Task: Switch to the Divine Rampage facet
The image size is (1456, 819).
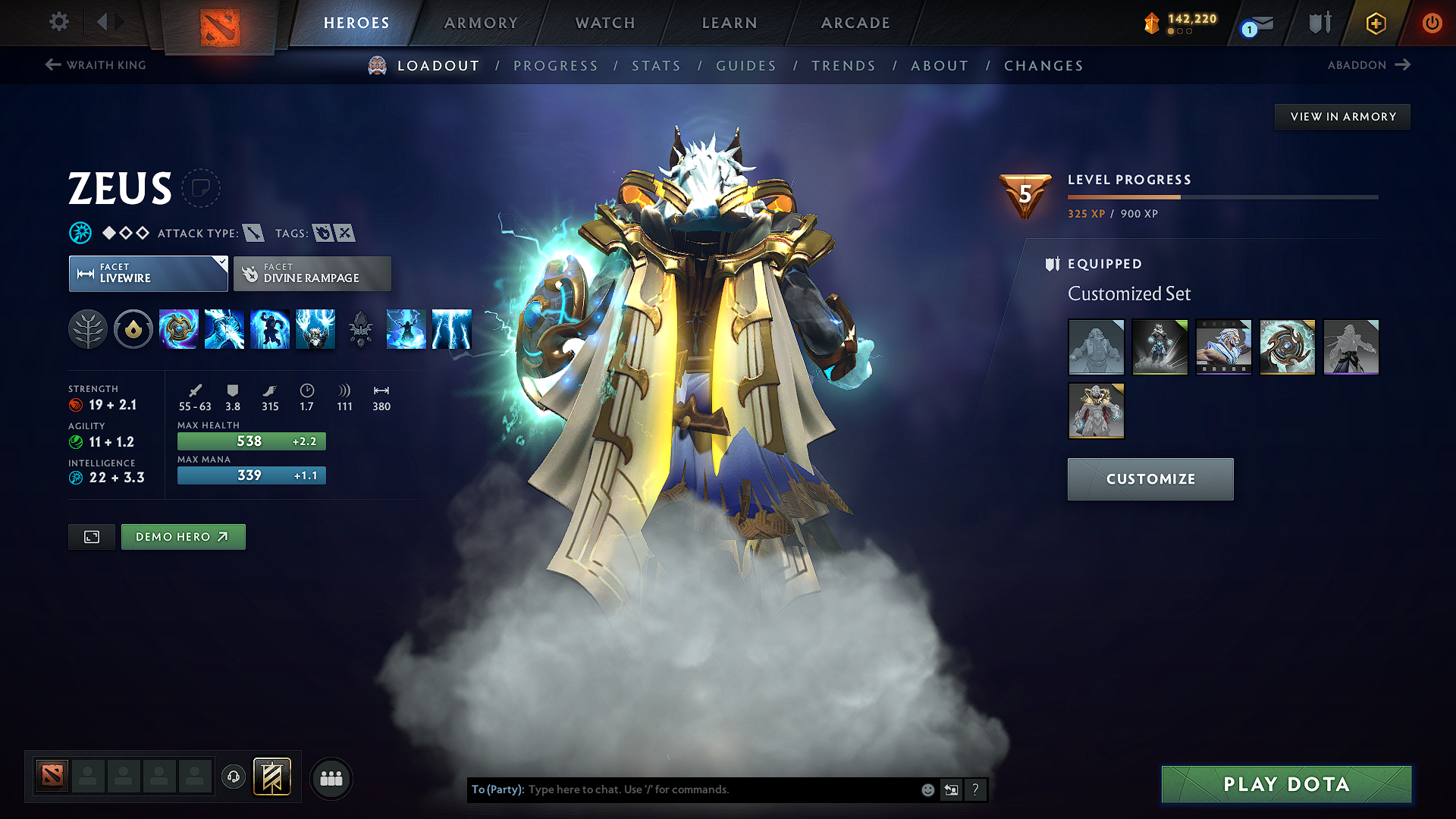Action: [312, 273]
